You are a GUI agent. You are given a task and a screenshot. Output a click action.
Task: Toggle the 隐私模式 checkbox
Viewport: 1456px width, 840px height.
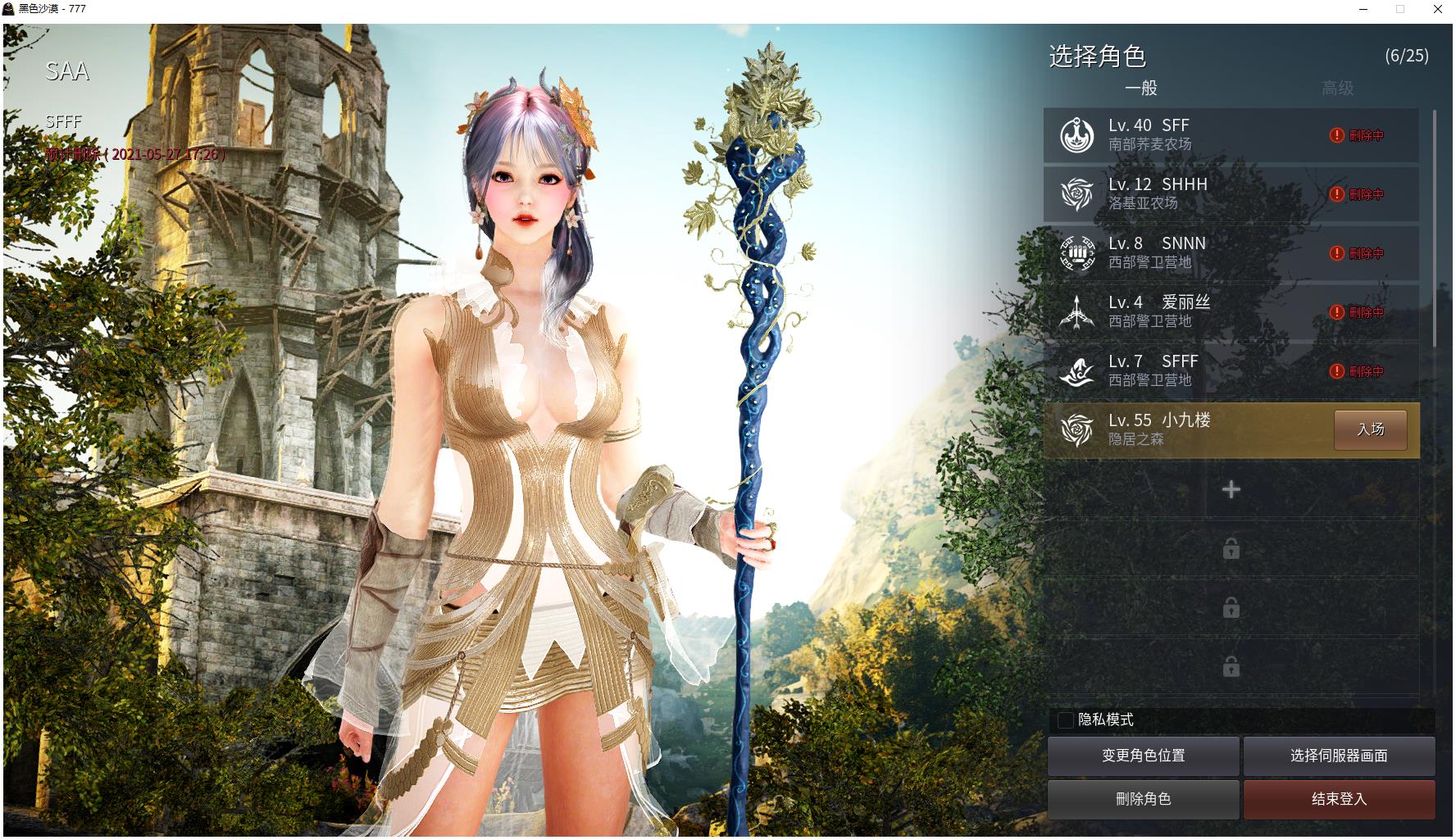[1066, 720]
